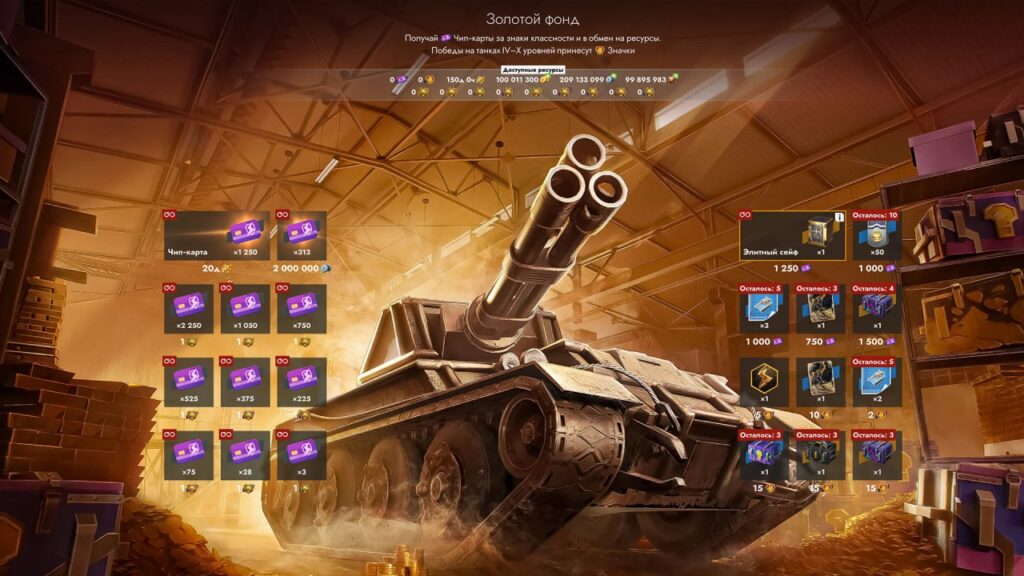Select the ×375 chip card tile
The image size is (1024, 576).
click(245, 382)
